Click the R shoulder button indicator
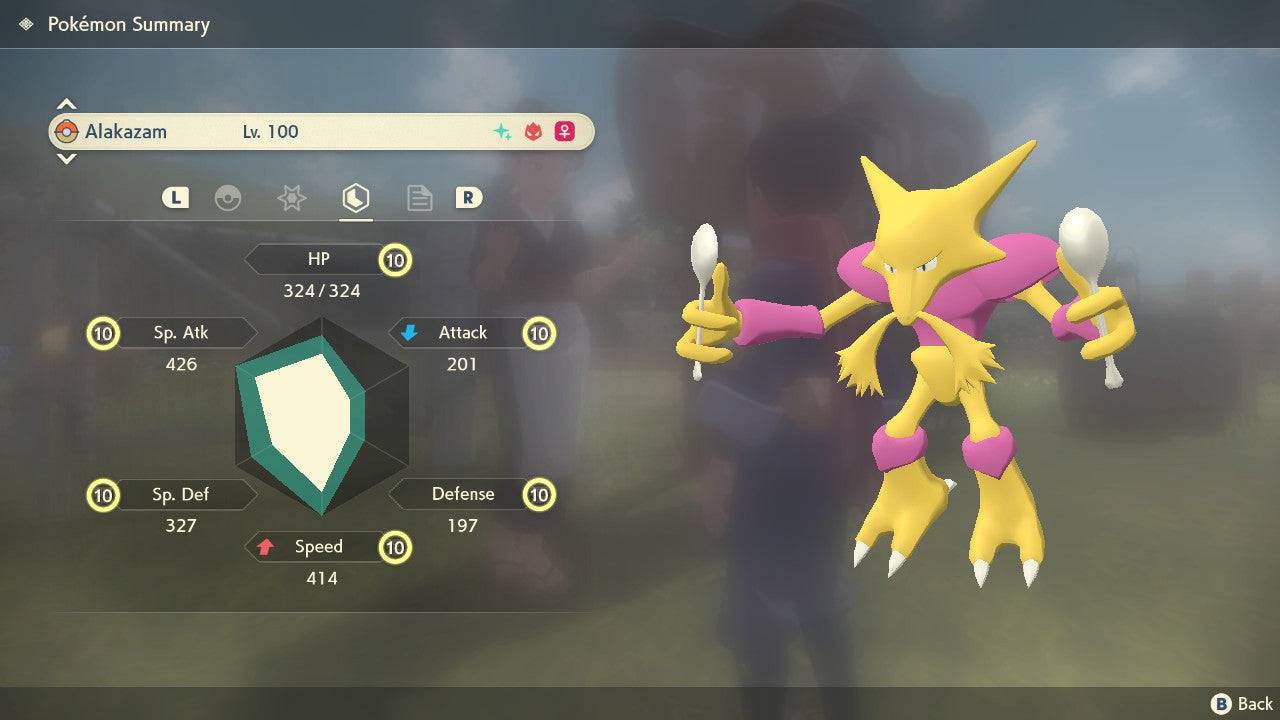 470,198
